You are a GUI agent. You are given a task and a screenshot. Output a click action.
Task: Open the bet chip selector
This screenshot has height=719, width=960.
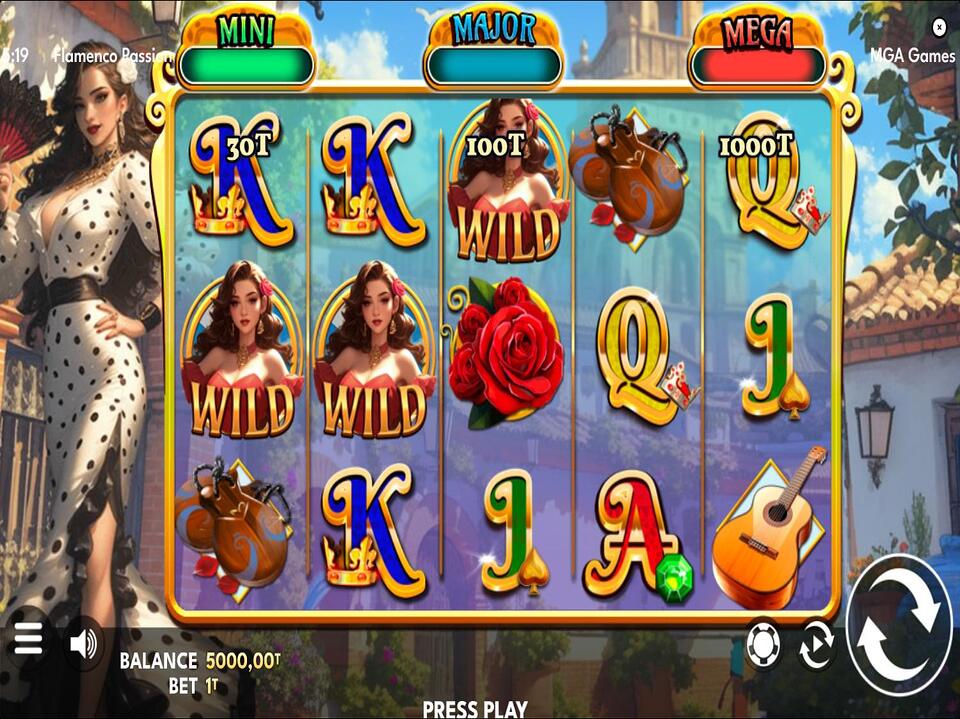764,646
